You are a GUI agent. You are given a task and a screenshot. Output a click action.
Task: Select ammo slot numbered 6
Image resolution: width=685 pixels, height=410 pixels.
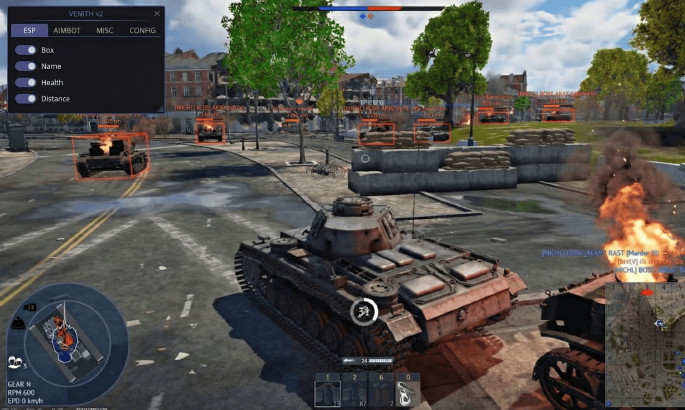(379, 391)
